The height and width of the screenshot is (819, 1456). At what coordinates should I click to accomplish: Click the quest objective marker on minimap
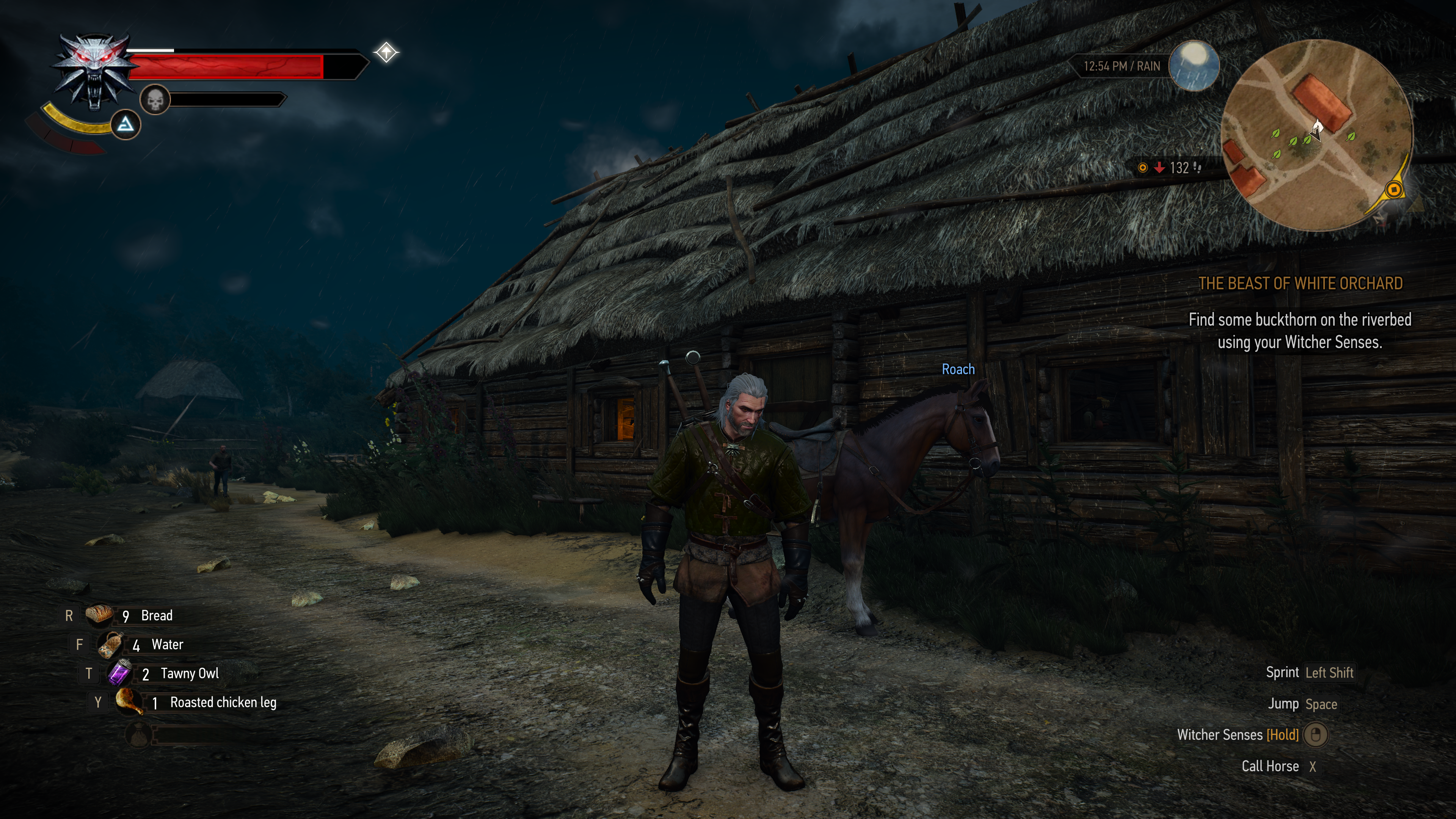click(1394, 189)
